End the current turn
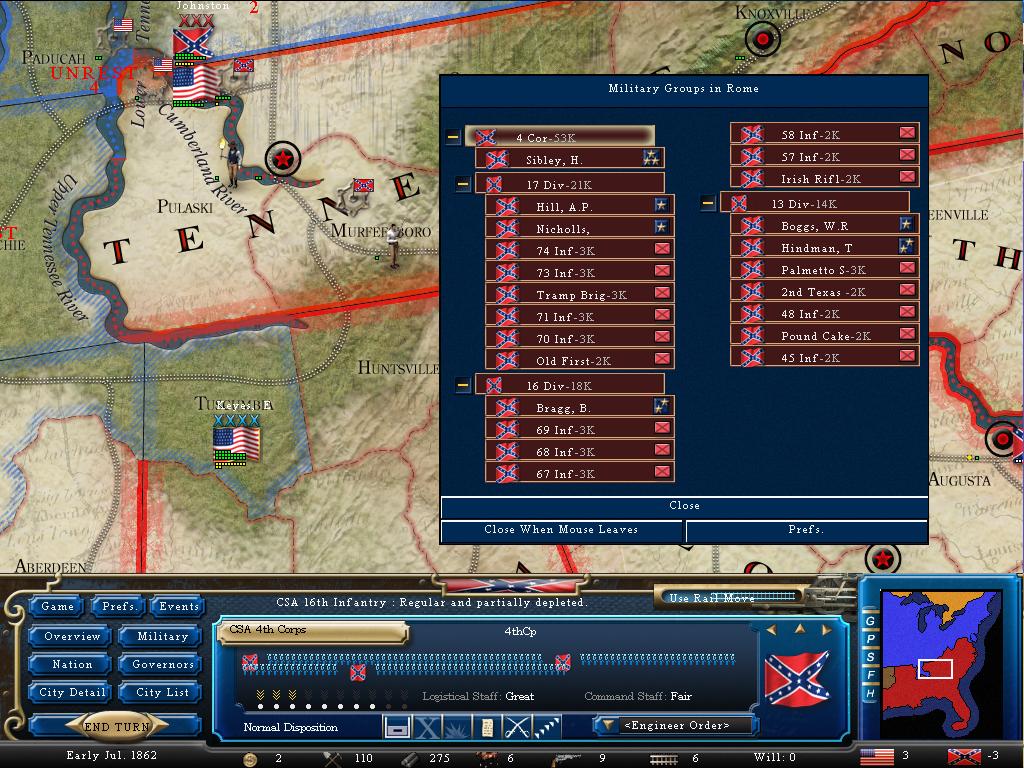This screenshot has width=1024, height=770. pos(118,727)
